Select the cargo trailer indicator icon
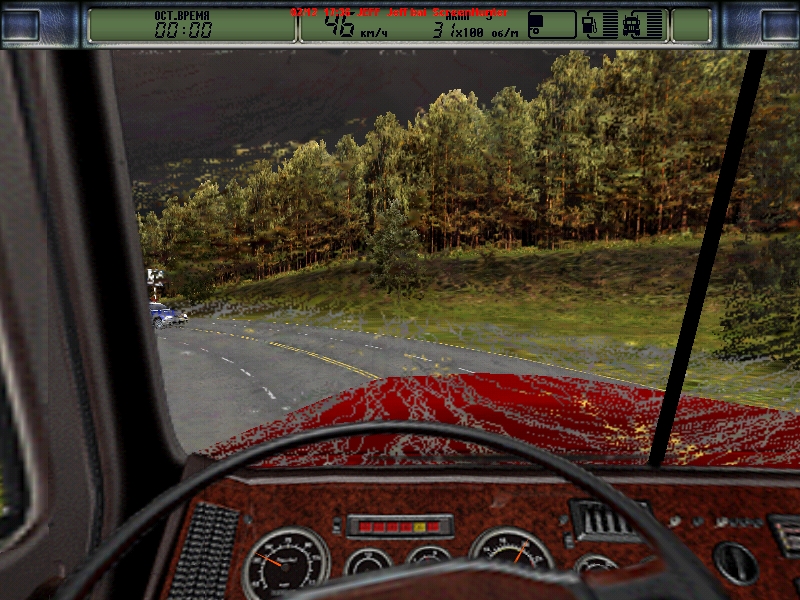800x600 pixels. pos(551,25)
